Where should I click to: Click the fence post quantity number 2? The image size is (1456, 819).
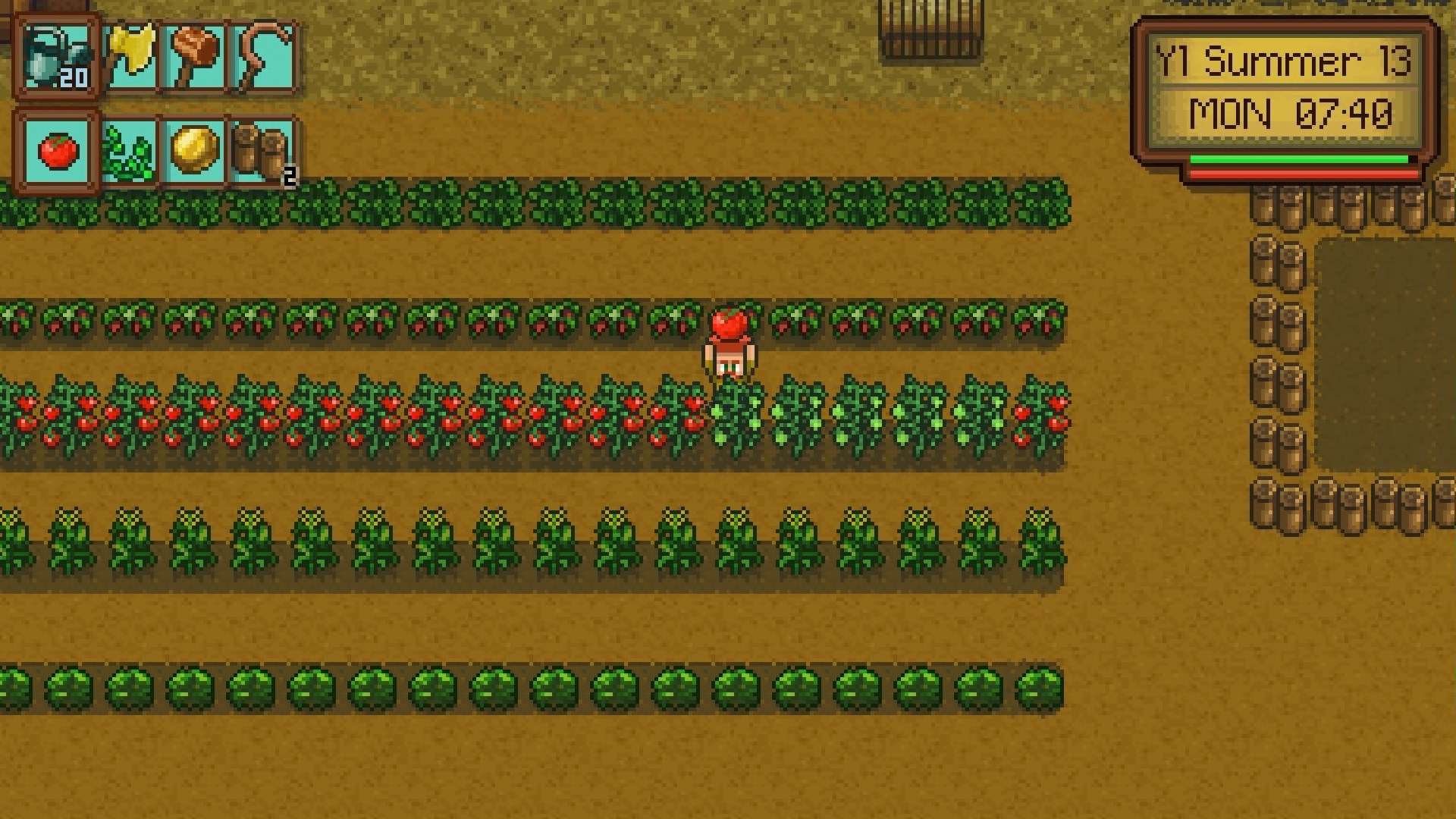click(290, 177)
